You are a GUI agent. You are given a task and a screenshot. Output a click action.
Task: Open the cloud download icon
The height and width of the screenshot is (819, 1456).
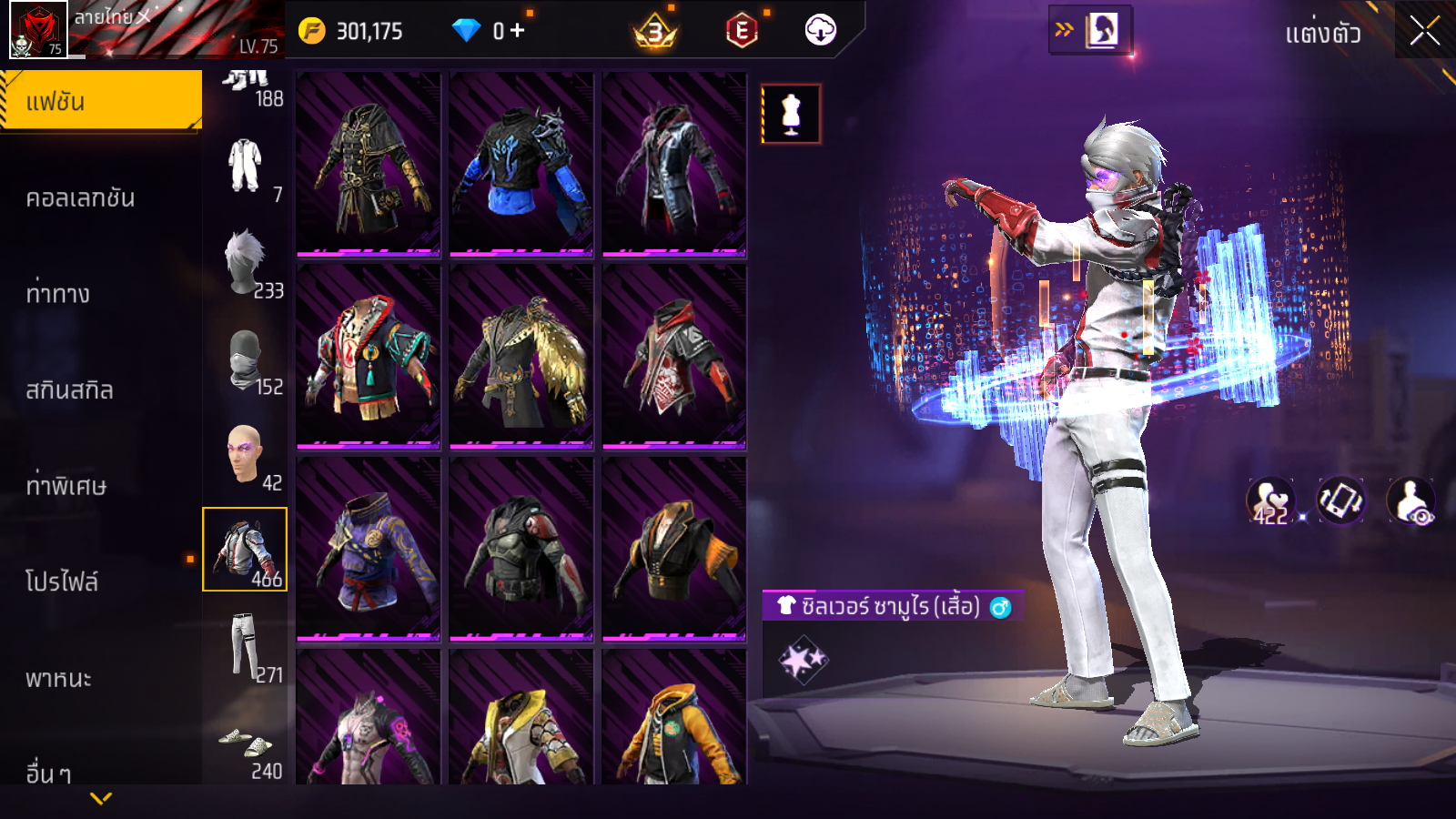click(x=820, y=31)
